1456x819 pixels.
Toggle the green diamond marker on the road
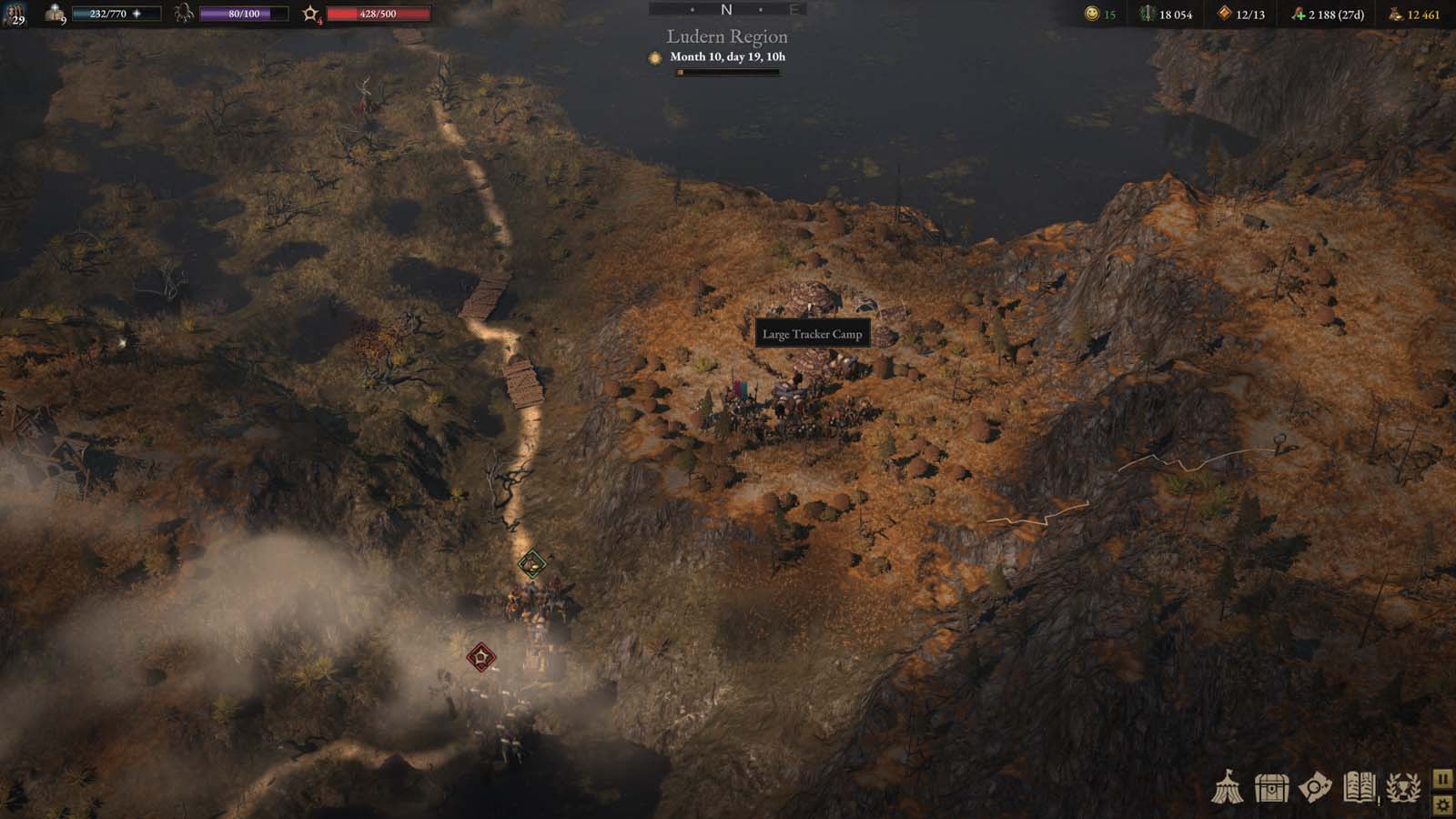[531, 564]
